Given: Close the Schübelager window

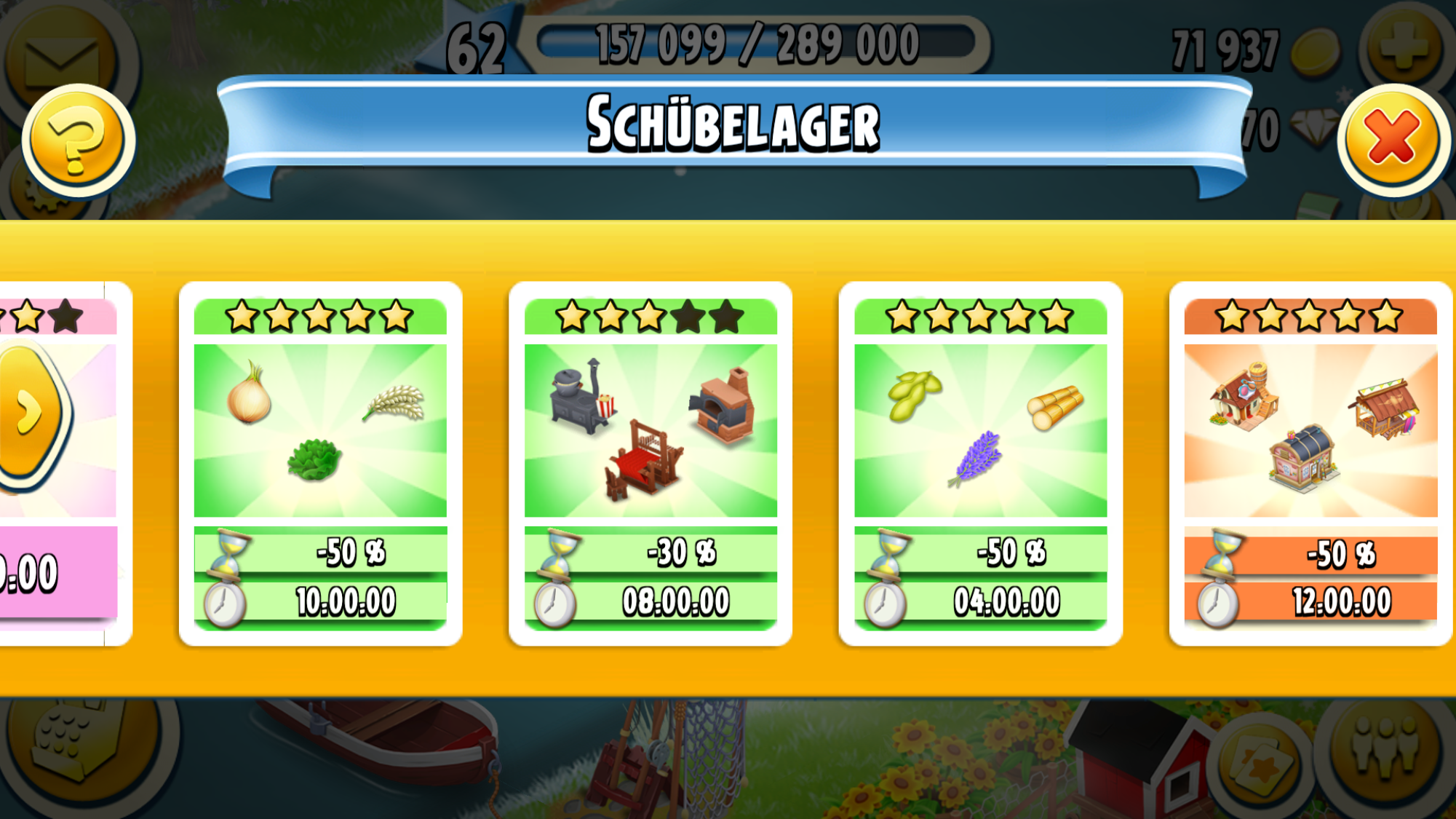Looking at the screenshot, I should tap(1393, 138).
